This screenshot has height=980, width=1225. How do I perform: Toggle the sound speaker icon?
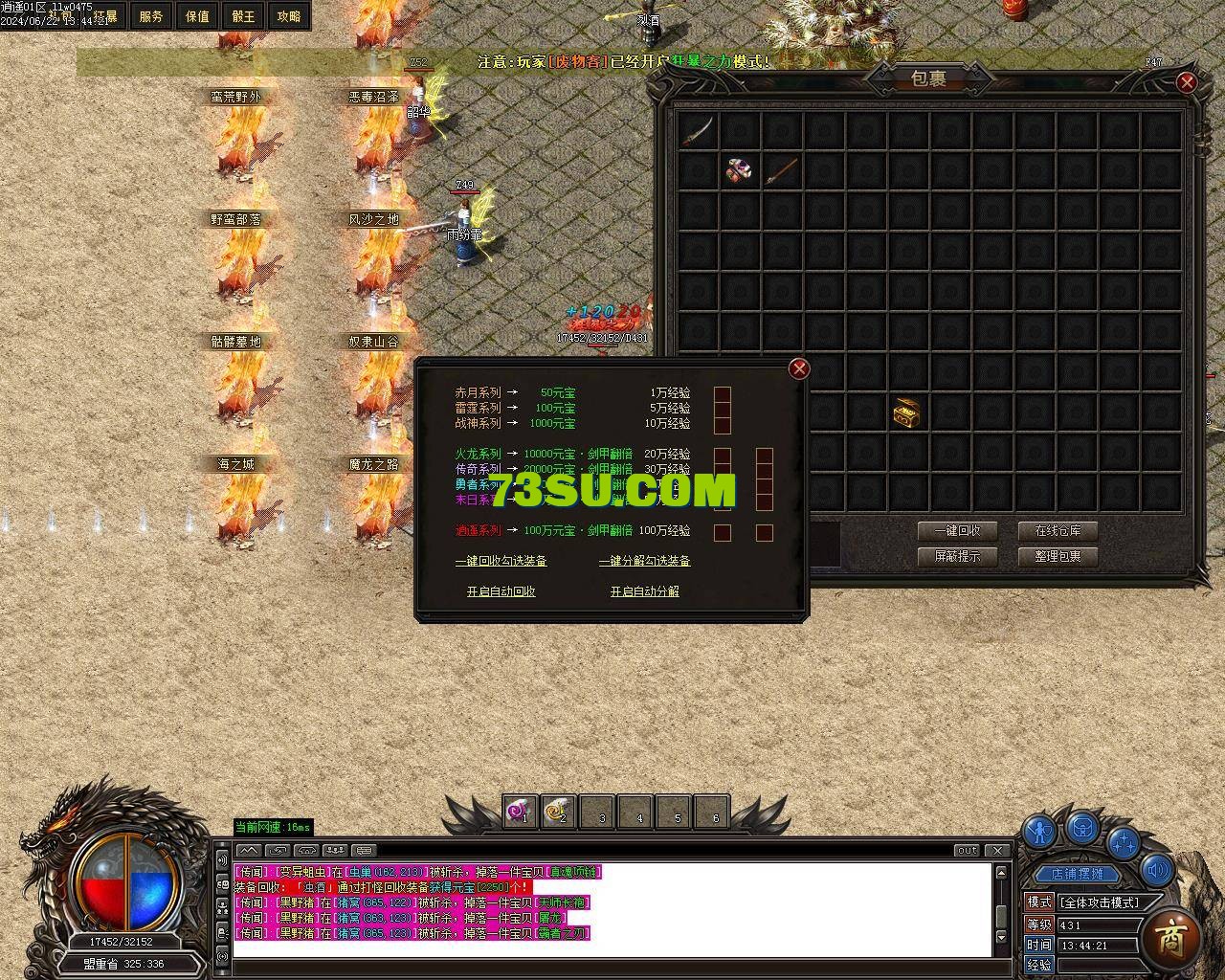(x=1157, y=869)
